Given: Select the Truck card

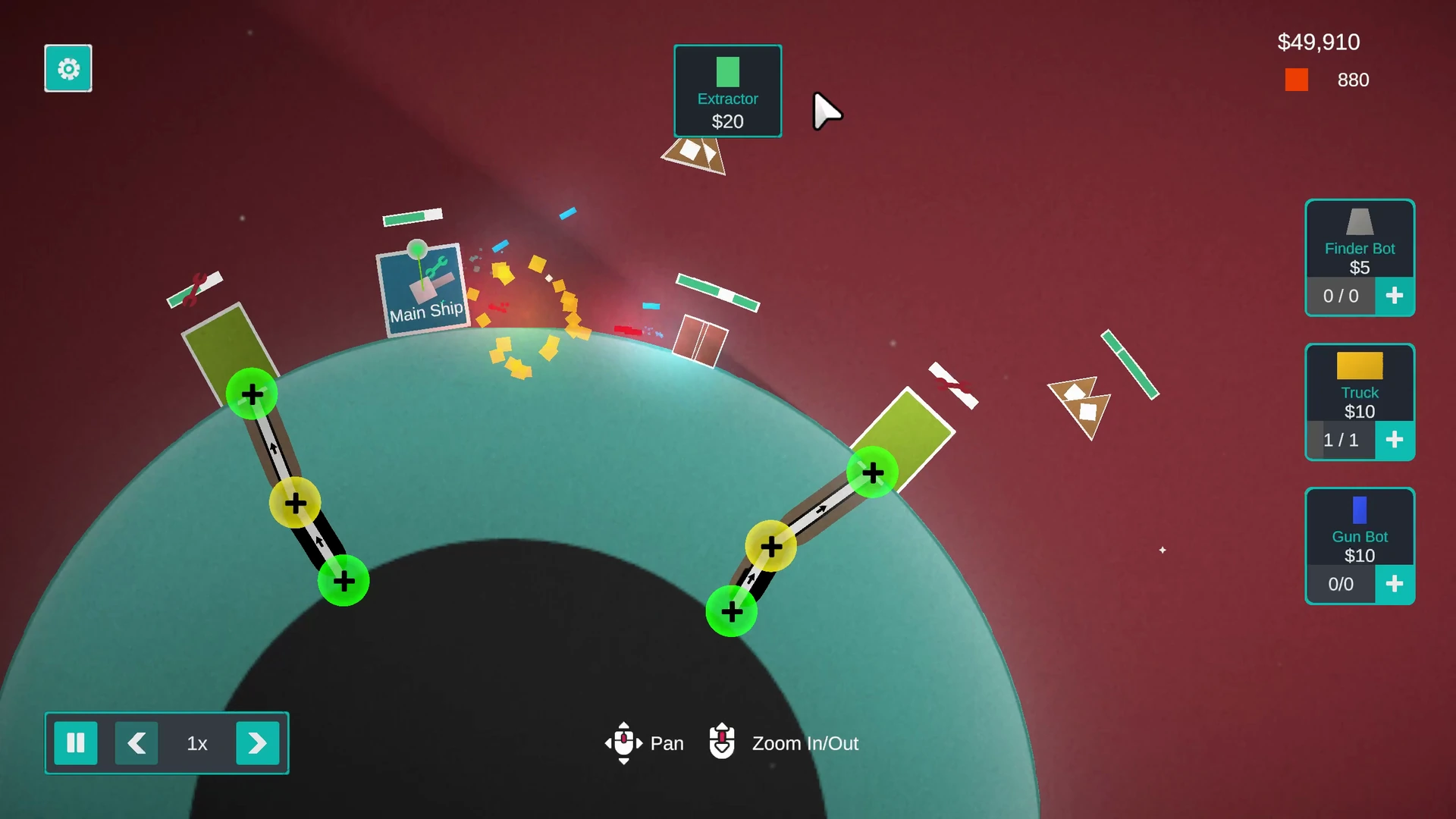Looking at the screenshot, I should click(x=1359, y=383).
